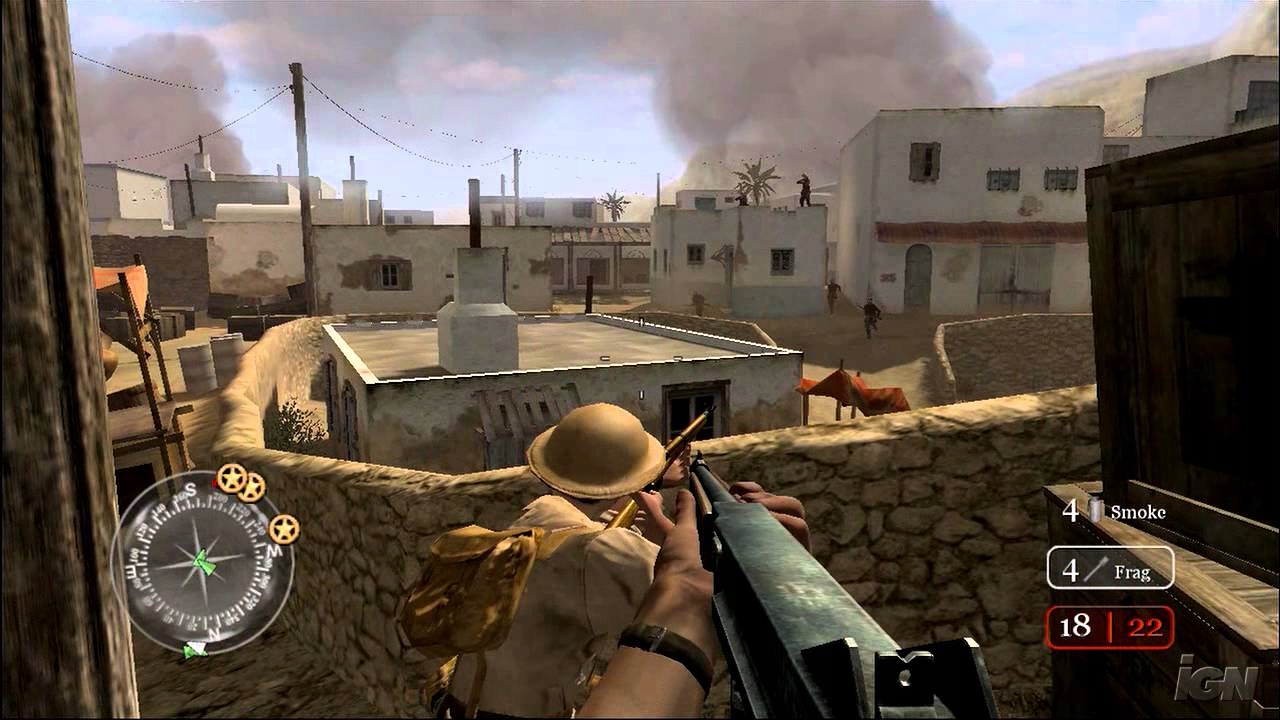Click the middle overlapping star squadmate marker

[251, 490]
